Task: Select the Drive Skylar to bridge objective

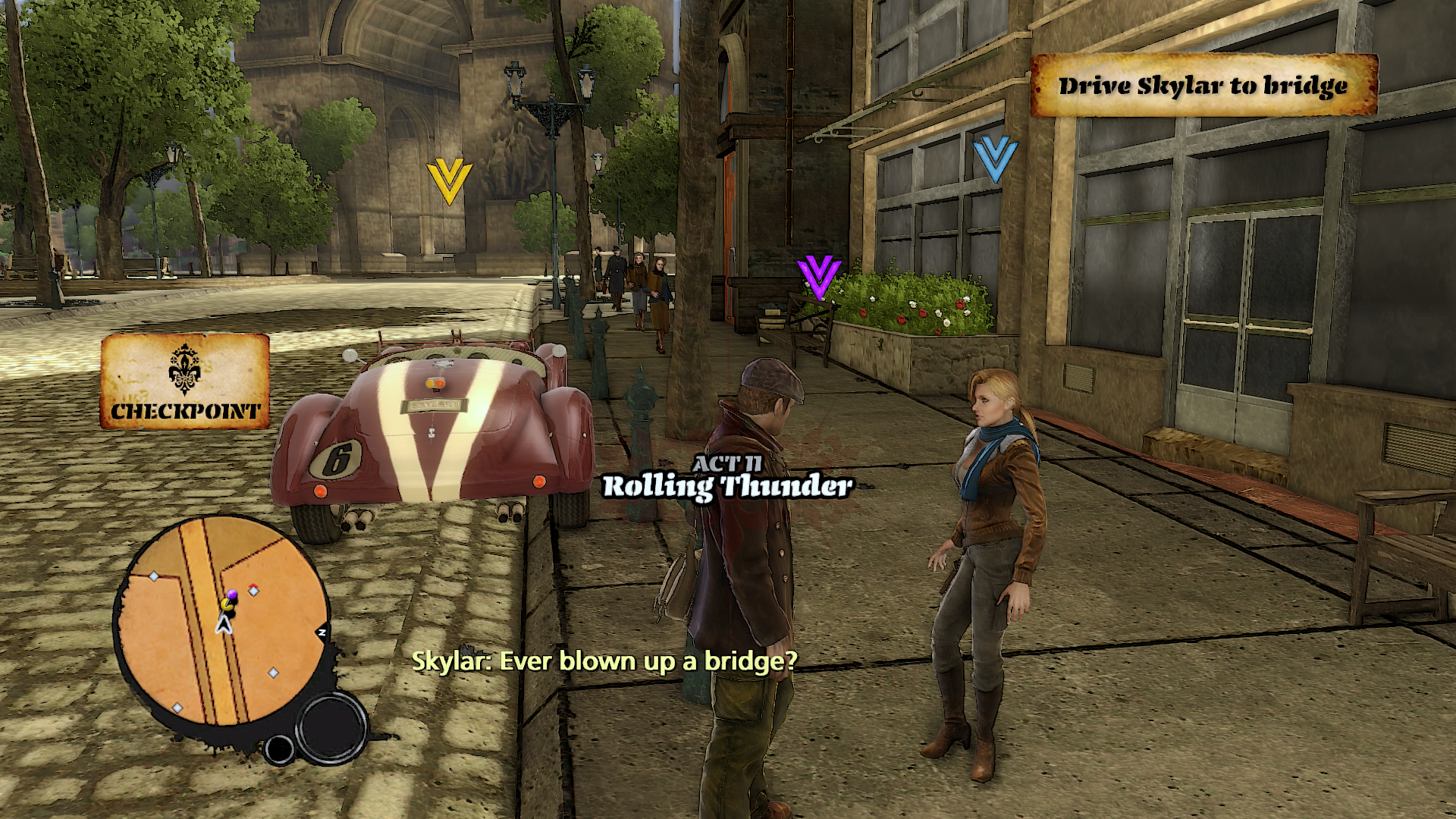Action: point(1203,86)
